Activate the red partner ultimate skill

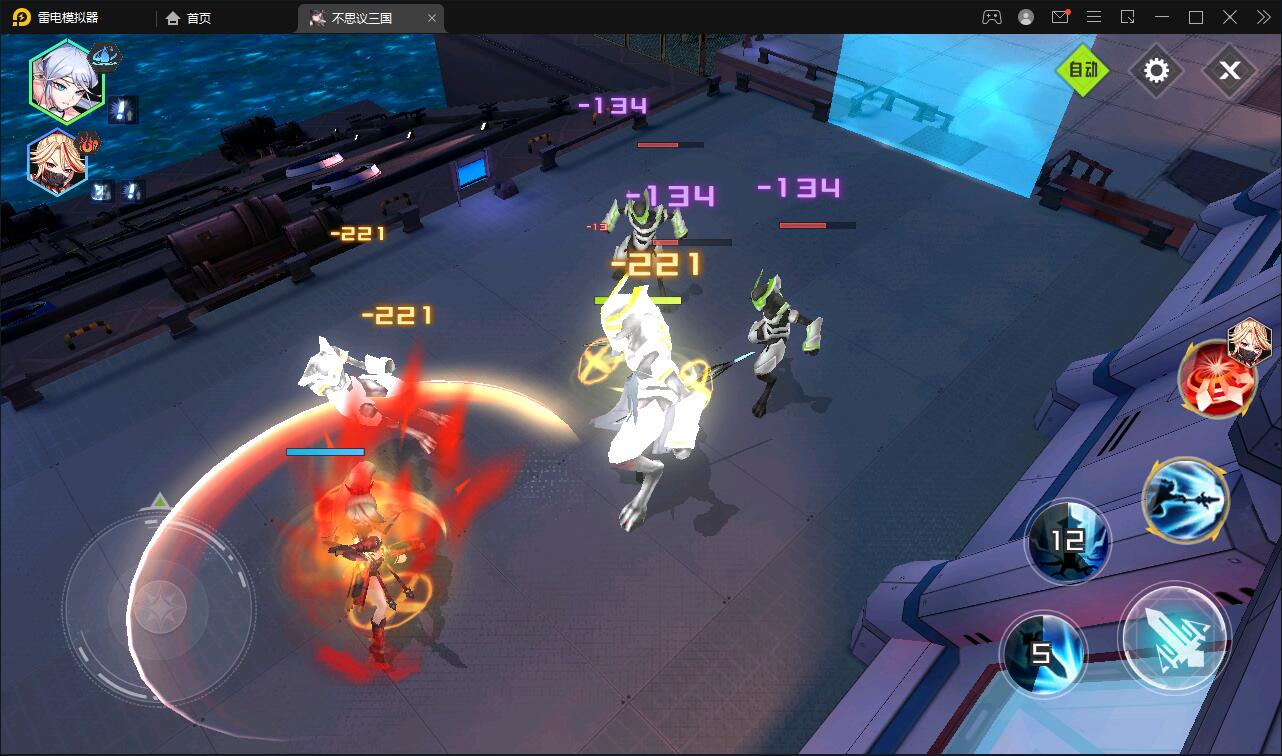(1218, 378)
